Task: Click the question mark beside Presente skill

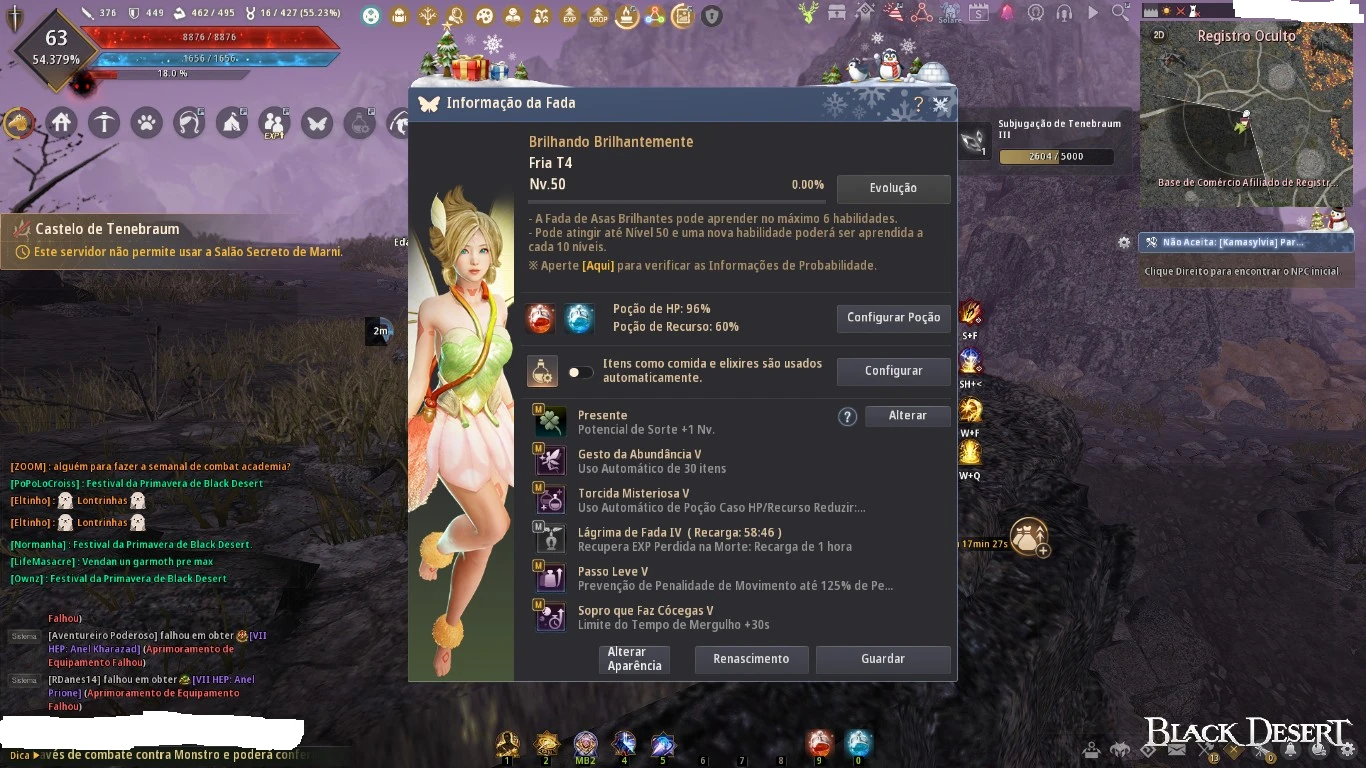Action: click(x=847, y=417)
